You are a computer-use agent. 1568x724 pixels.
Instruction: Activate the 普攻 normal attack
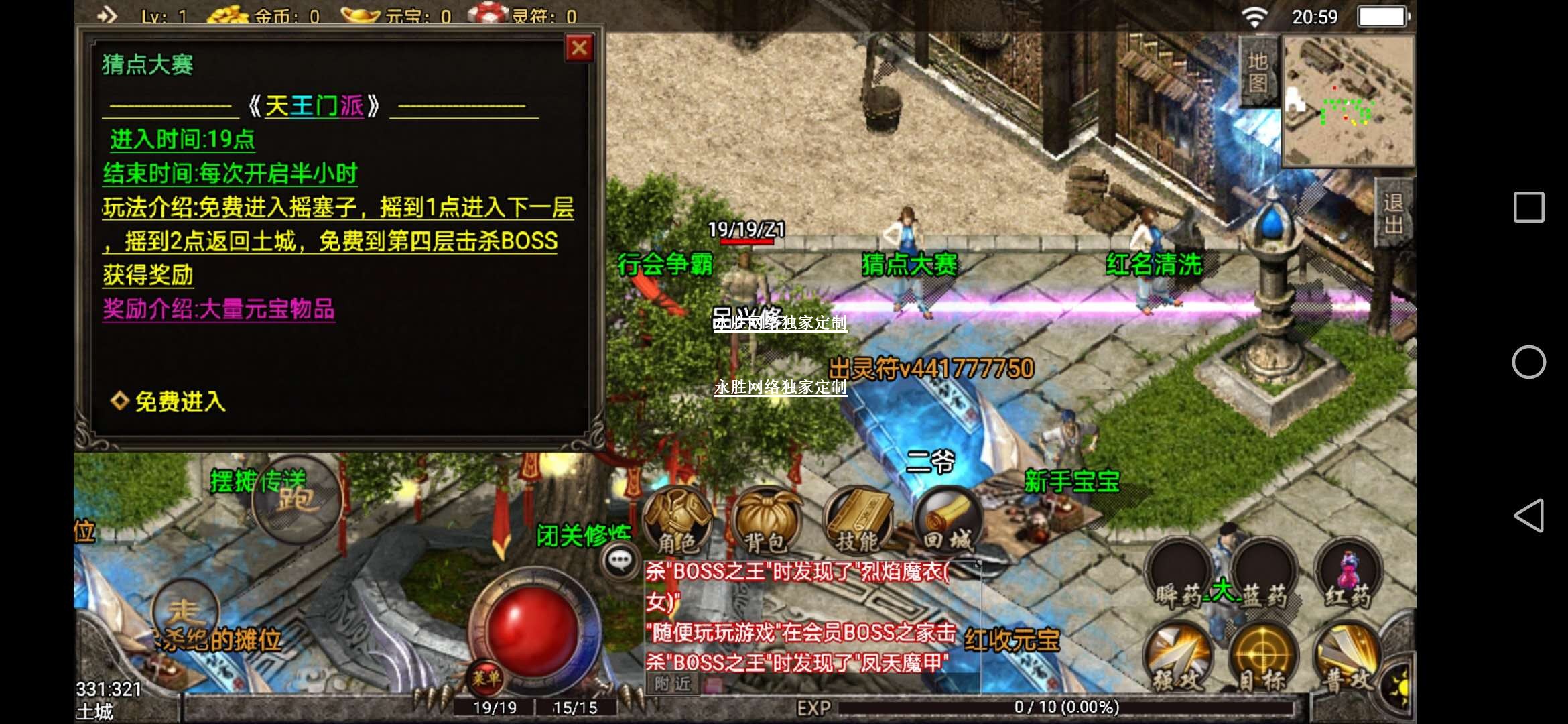pos(1348,660)
